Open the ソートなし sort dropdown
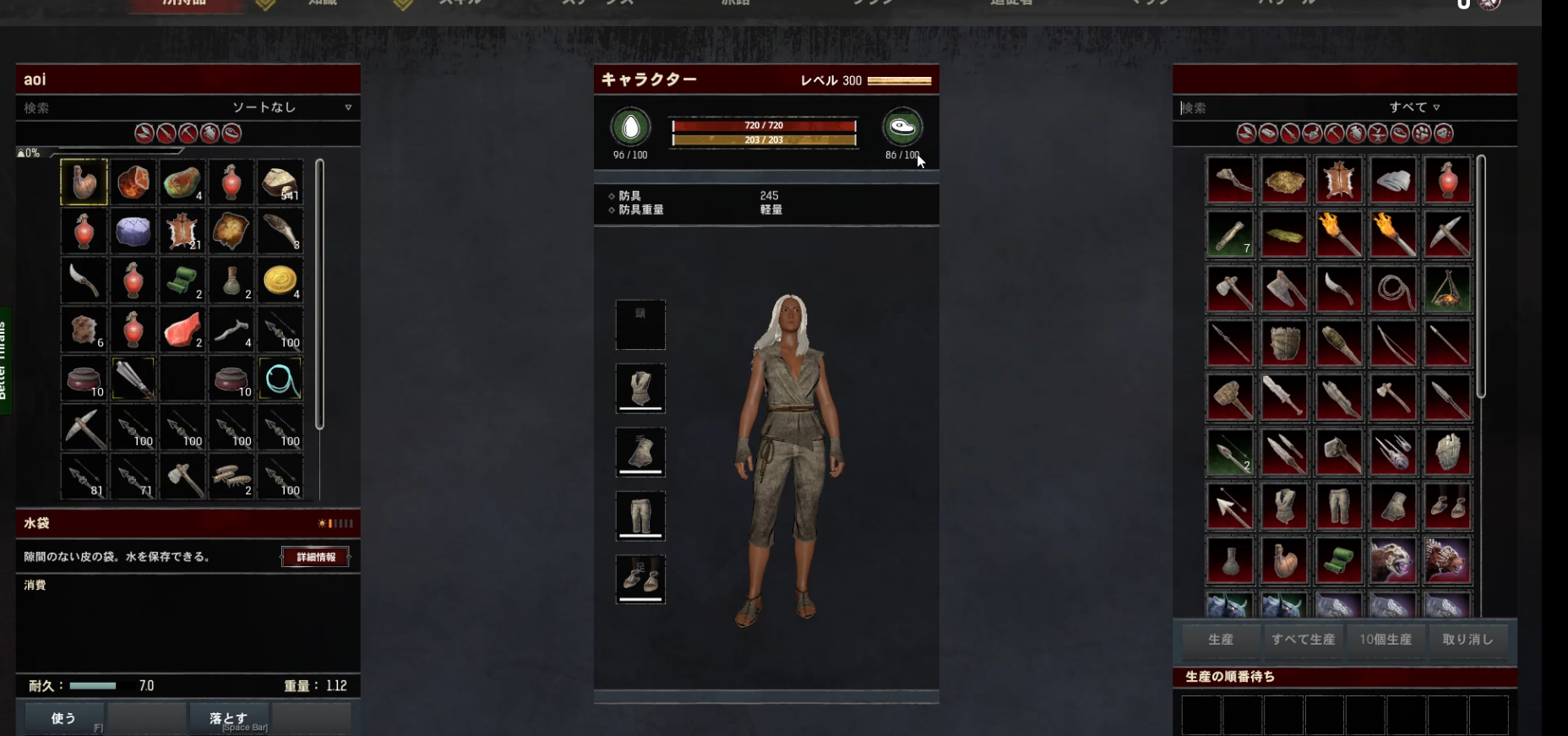 click(x=264, y=108)
